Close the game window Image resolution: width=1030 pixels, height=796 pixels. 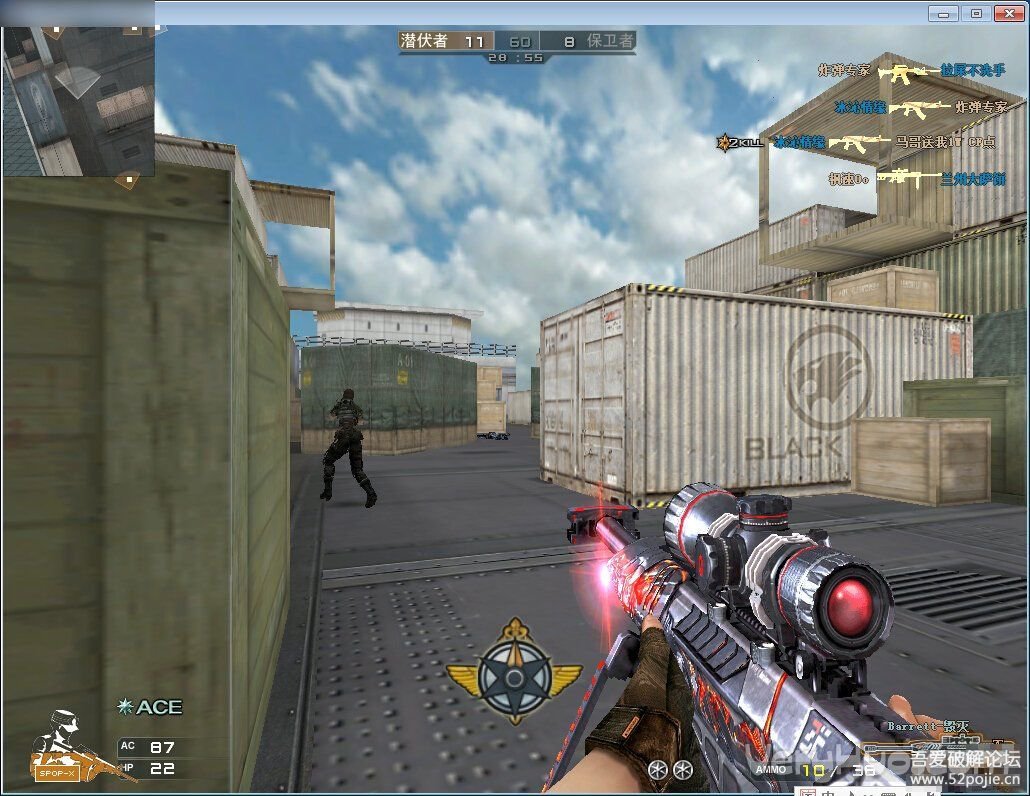(x=1010, y=13)
